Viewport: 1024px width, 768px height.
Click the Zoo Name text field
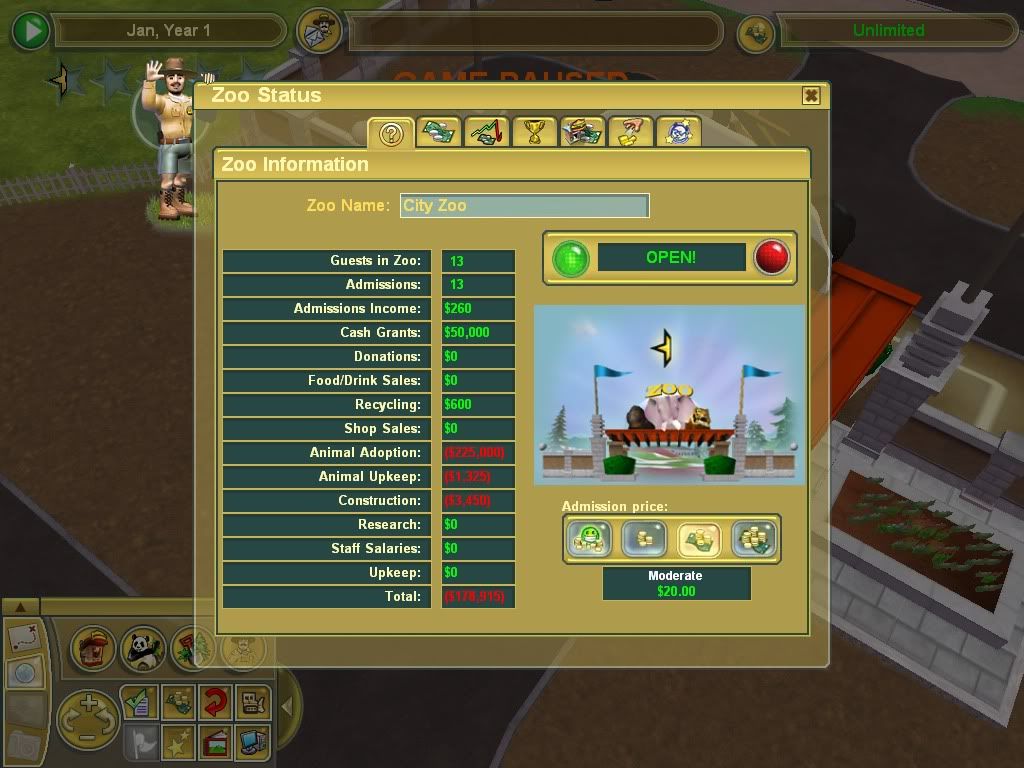[524, 206]
